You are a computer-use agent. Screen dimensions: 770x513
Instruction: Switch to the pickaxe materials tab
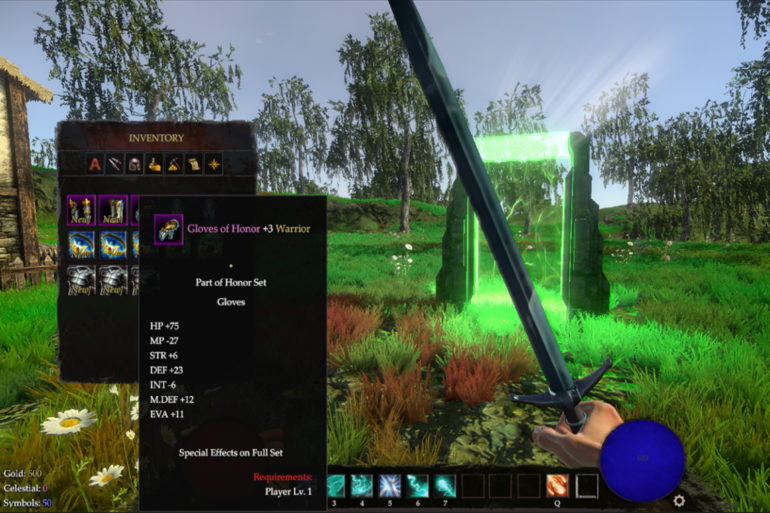(x=173, y=164)
